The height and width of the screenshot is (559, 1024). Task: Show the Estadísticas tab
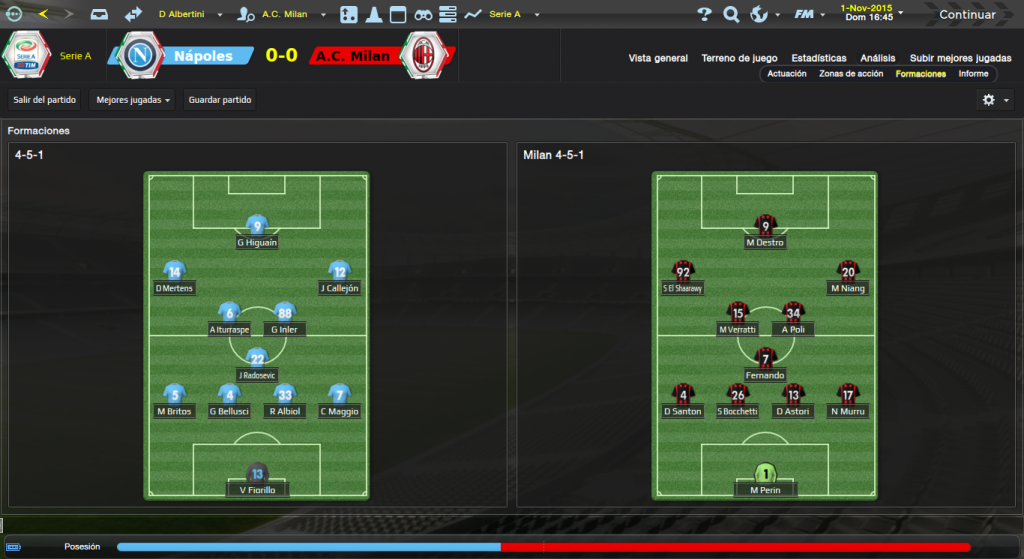(818, 58)
